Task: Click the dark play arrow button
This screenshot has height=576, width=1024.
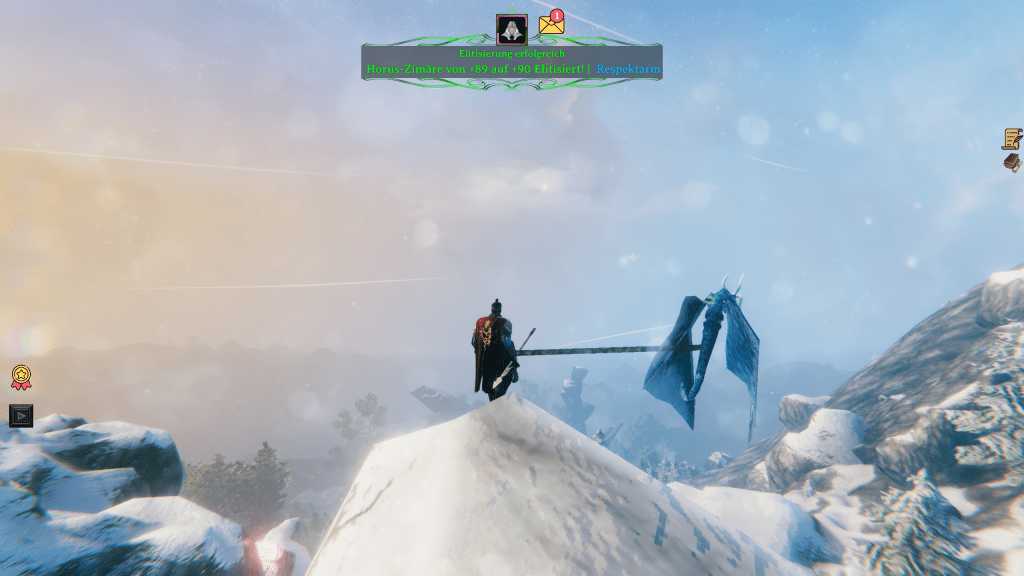Action: pyautogui.click(x=21, y=415)
